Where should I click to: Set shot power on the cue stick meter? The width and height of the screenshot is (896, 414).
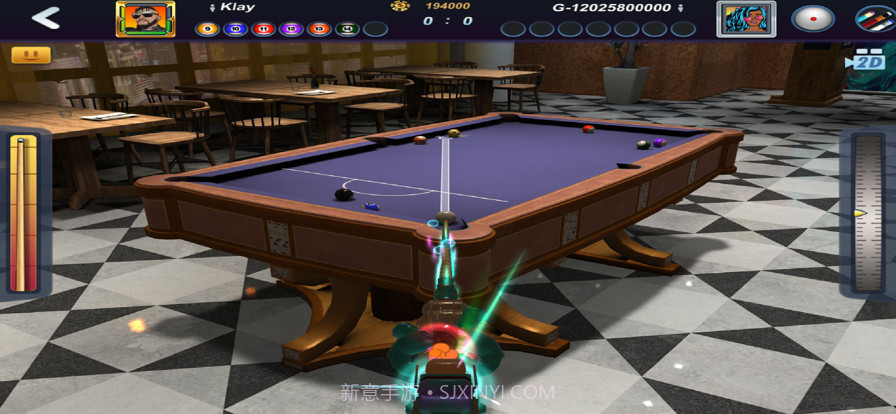23,213
